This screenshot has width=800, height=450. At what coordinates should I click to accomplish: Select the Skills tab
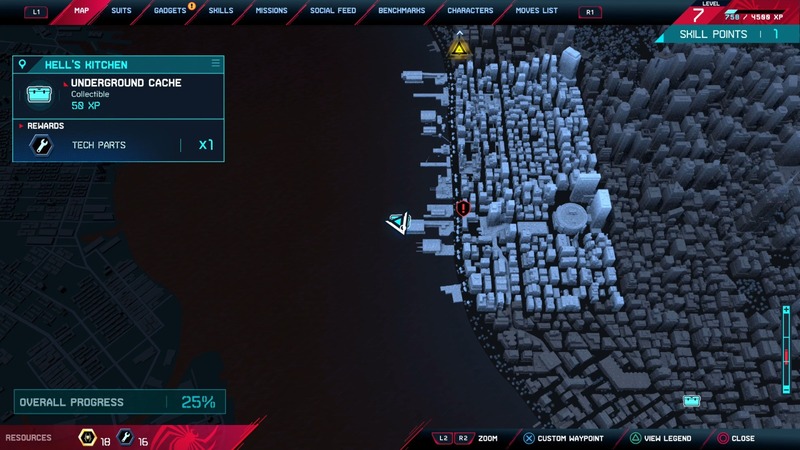tap(221, 11)
